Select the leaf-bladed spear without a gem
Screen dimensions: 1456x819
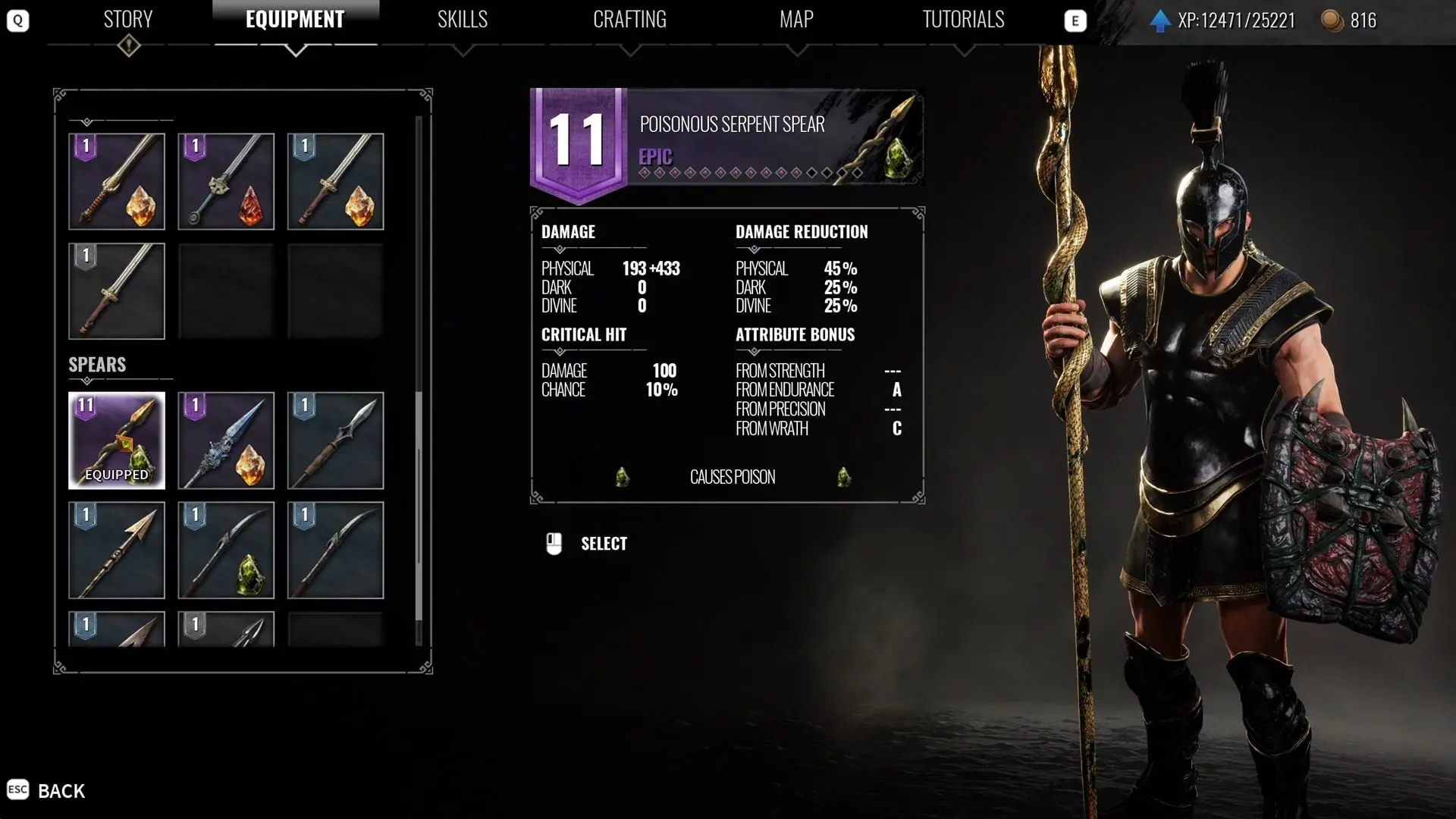335,441
